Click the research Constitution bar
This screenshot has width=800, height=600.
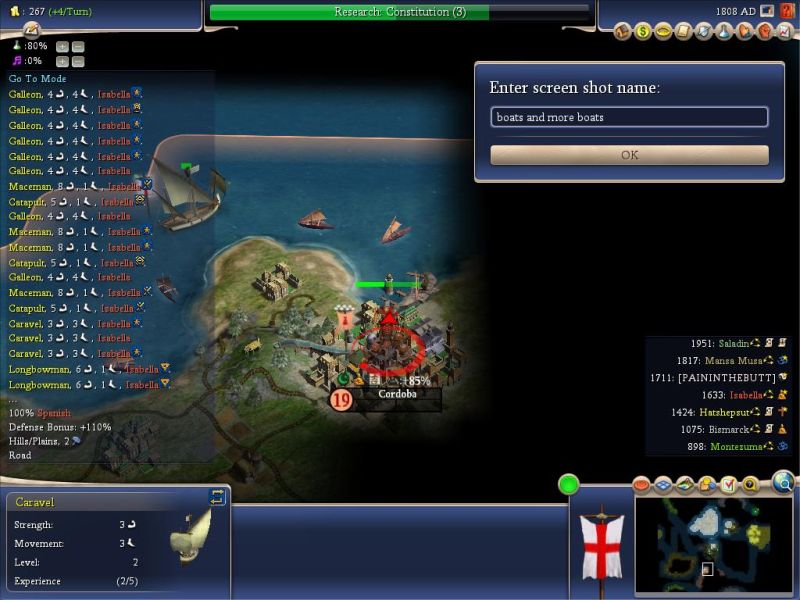(399, 12)
